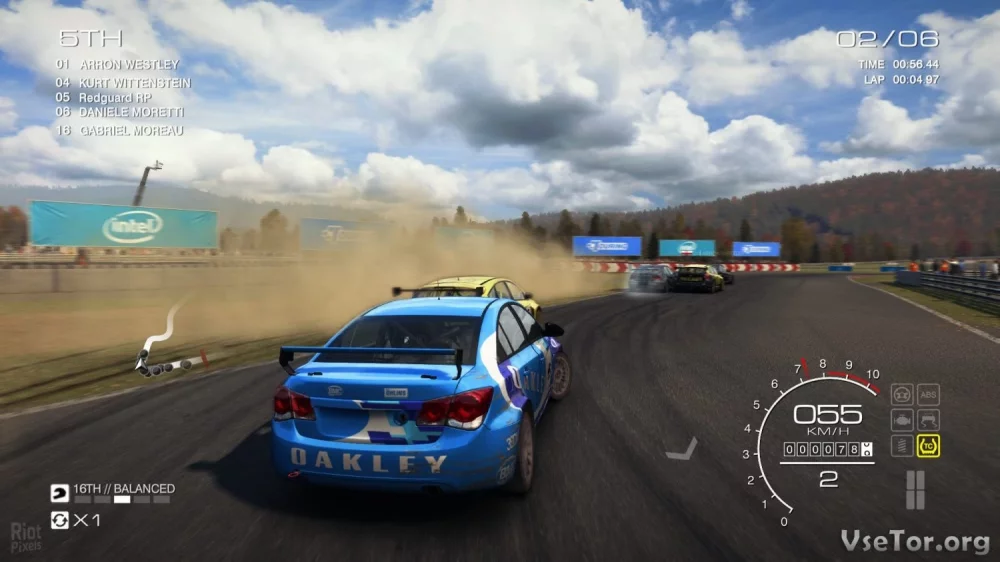Viewport: 1000px width, 562px height.
Task: Select Arron Westley in the standings
Action: click(x=118, y=65)
